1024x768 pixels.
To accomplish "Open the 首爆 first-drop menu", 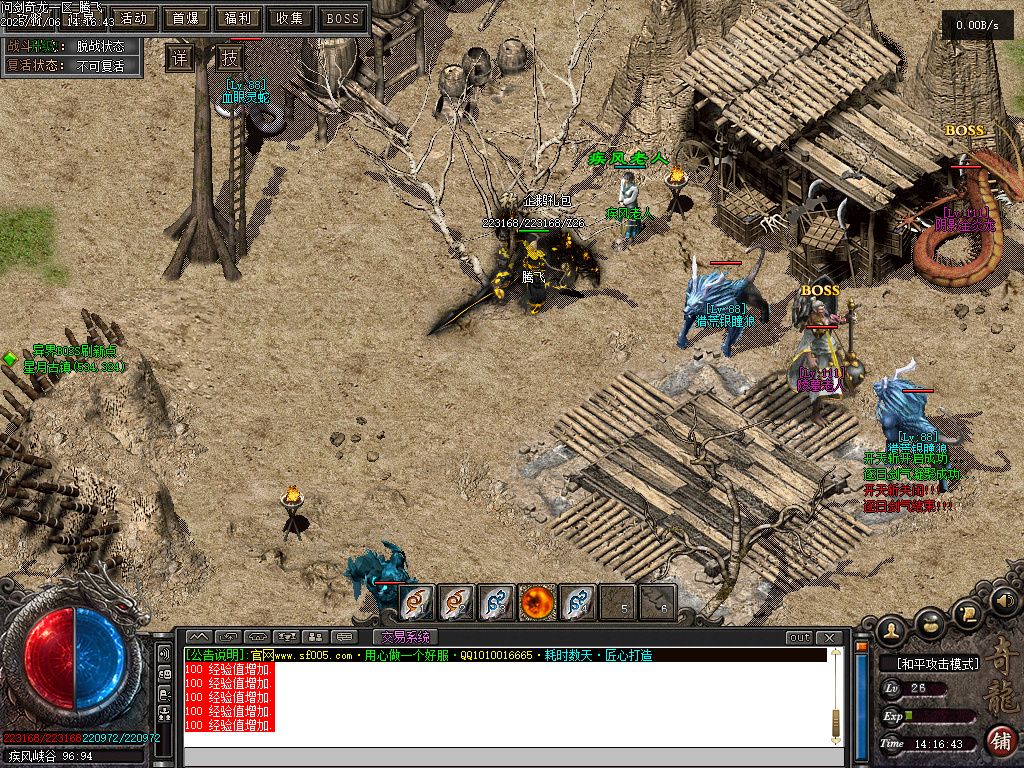I will pos(185,18).
